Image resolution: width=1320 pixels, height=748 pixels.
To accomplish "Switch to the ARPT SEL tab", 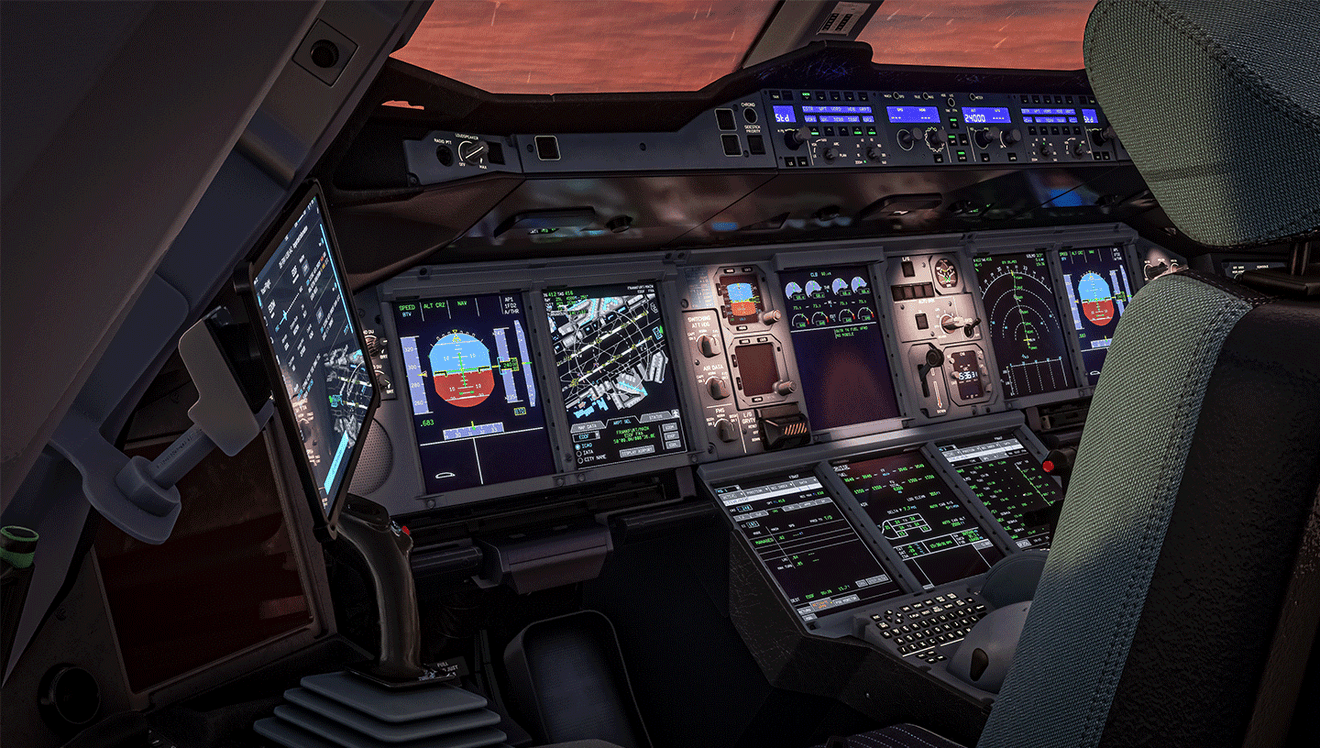I will (622, 421).
